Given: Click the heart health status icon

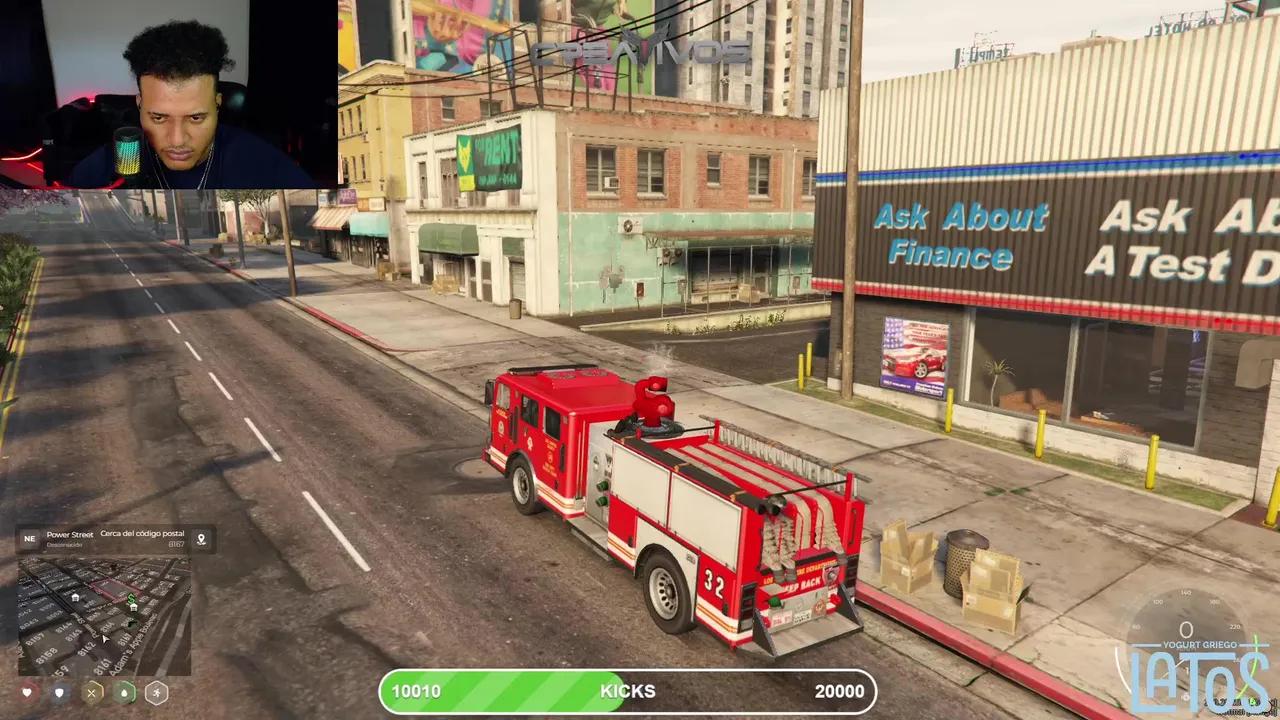Looking at the screenshot, I should pos(28,692).
